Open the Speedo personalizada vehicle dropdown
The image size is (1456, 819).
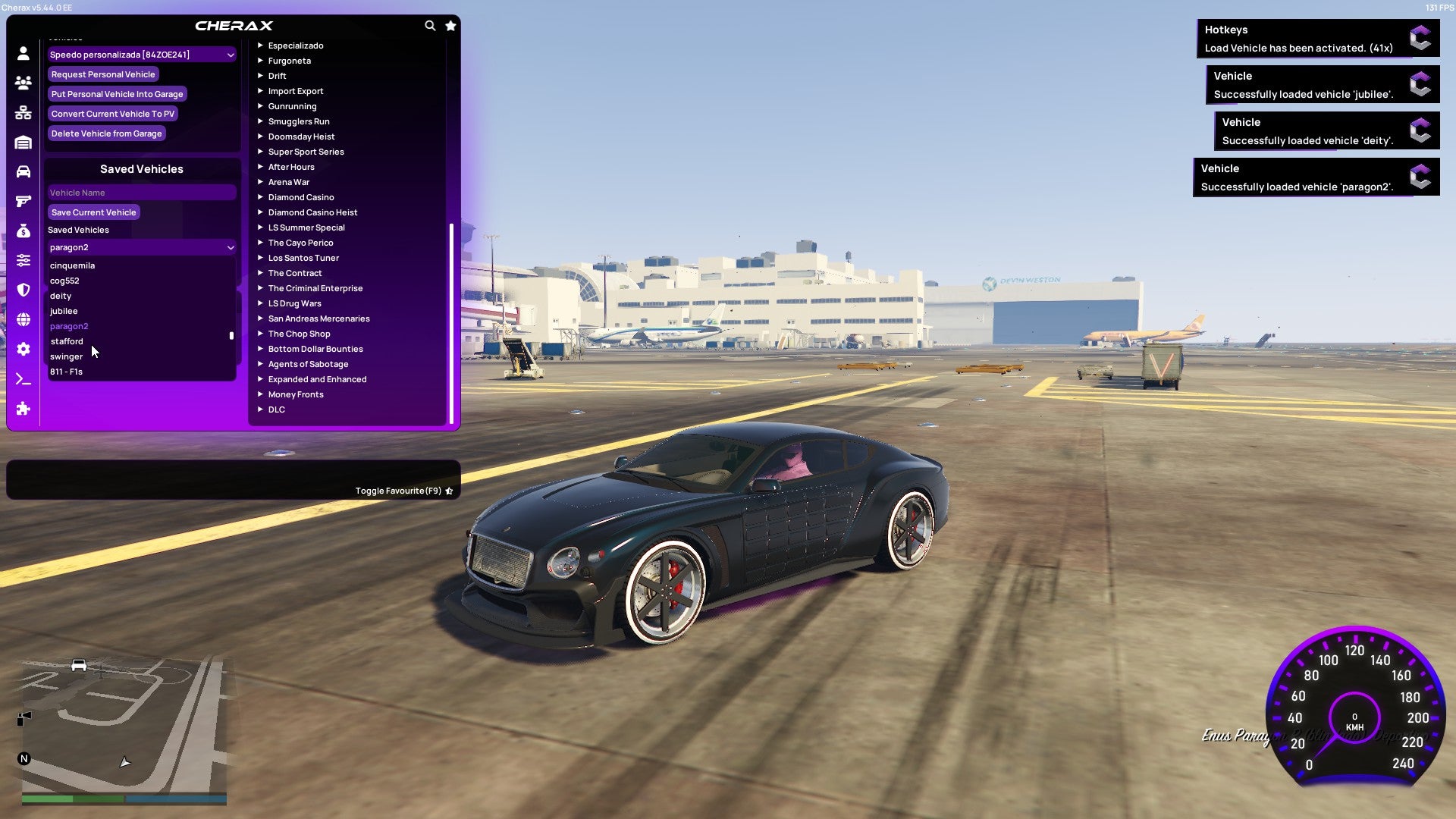point(141,54)
